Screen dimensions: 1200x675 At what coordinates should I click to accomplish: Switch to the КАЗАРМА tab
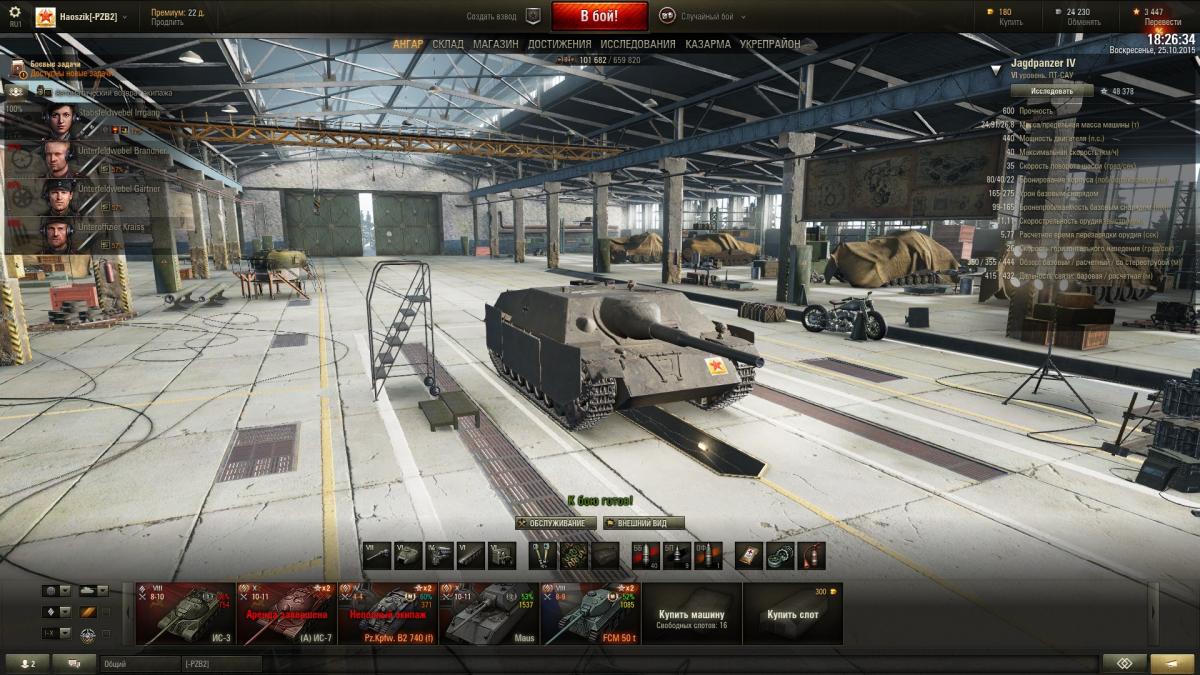[x=708, y=44]
